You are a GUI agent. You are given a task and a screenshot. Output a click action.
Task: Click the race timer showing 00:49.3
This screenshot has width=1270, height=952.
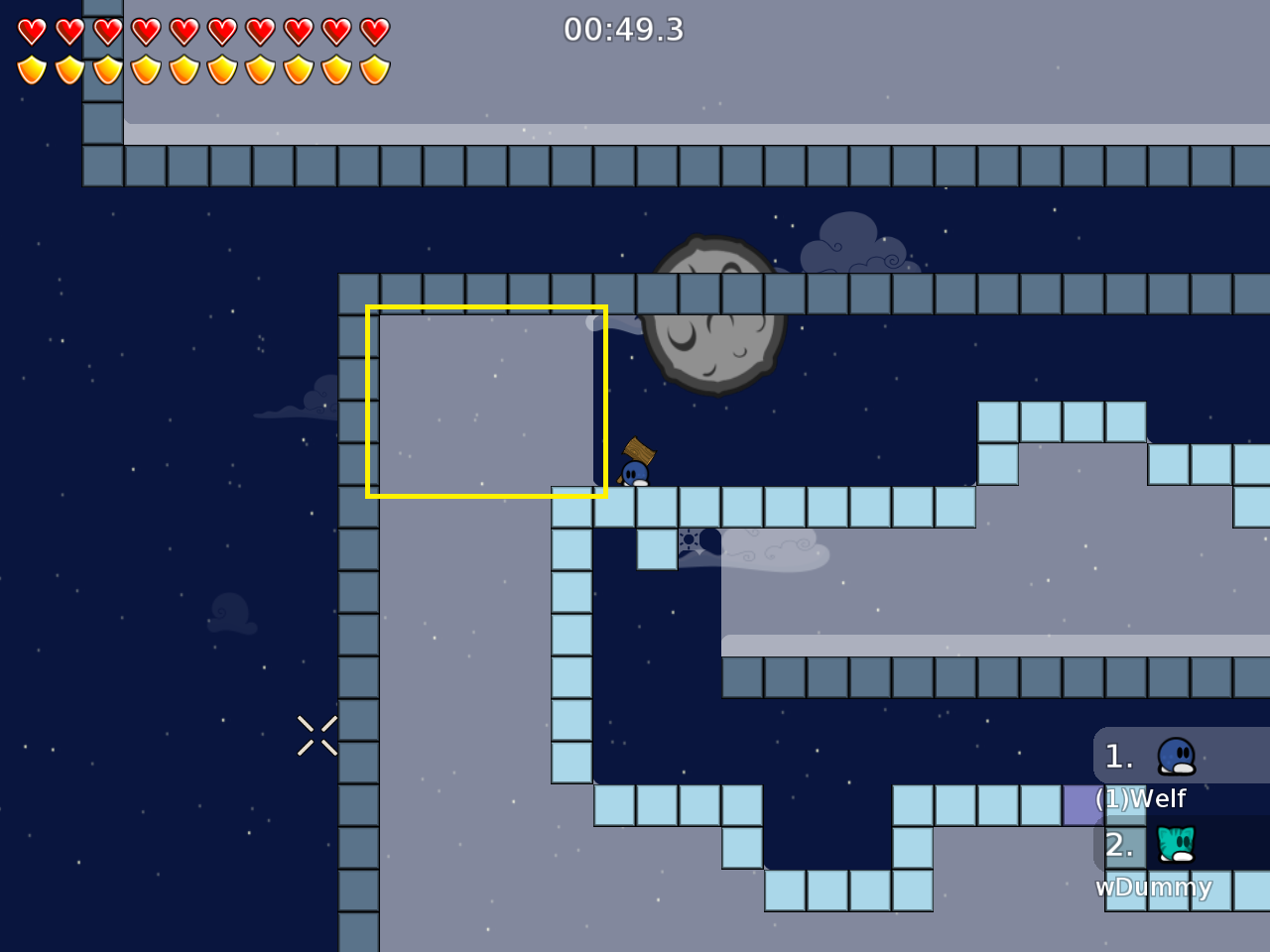coord(625,31)
